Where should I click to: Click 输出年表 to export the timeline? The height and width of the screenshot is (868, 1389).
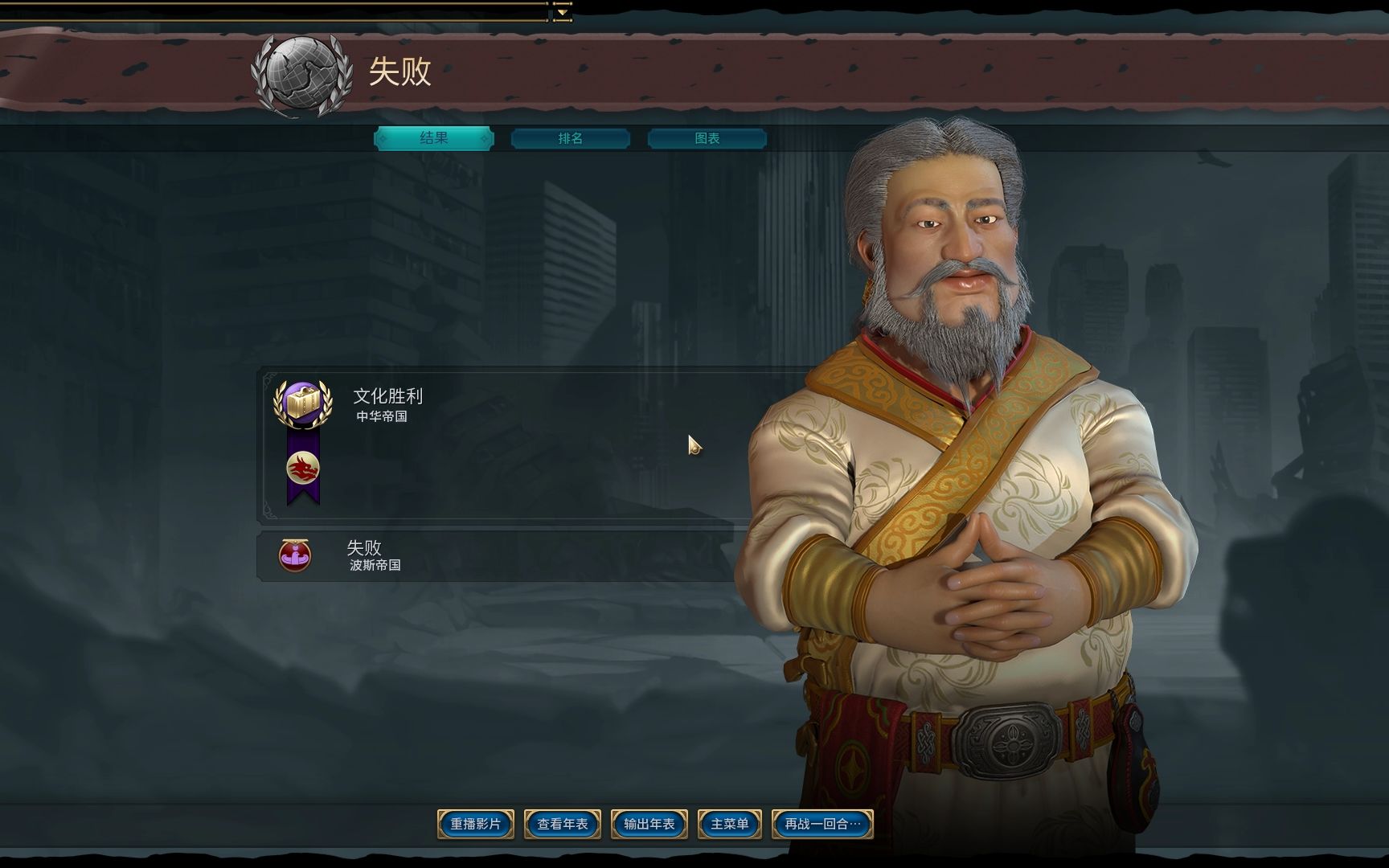(649, 823)
